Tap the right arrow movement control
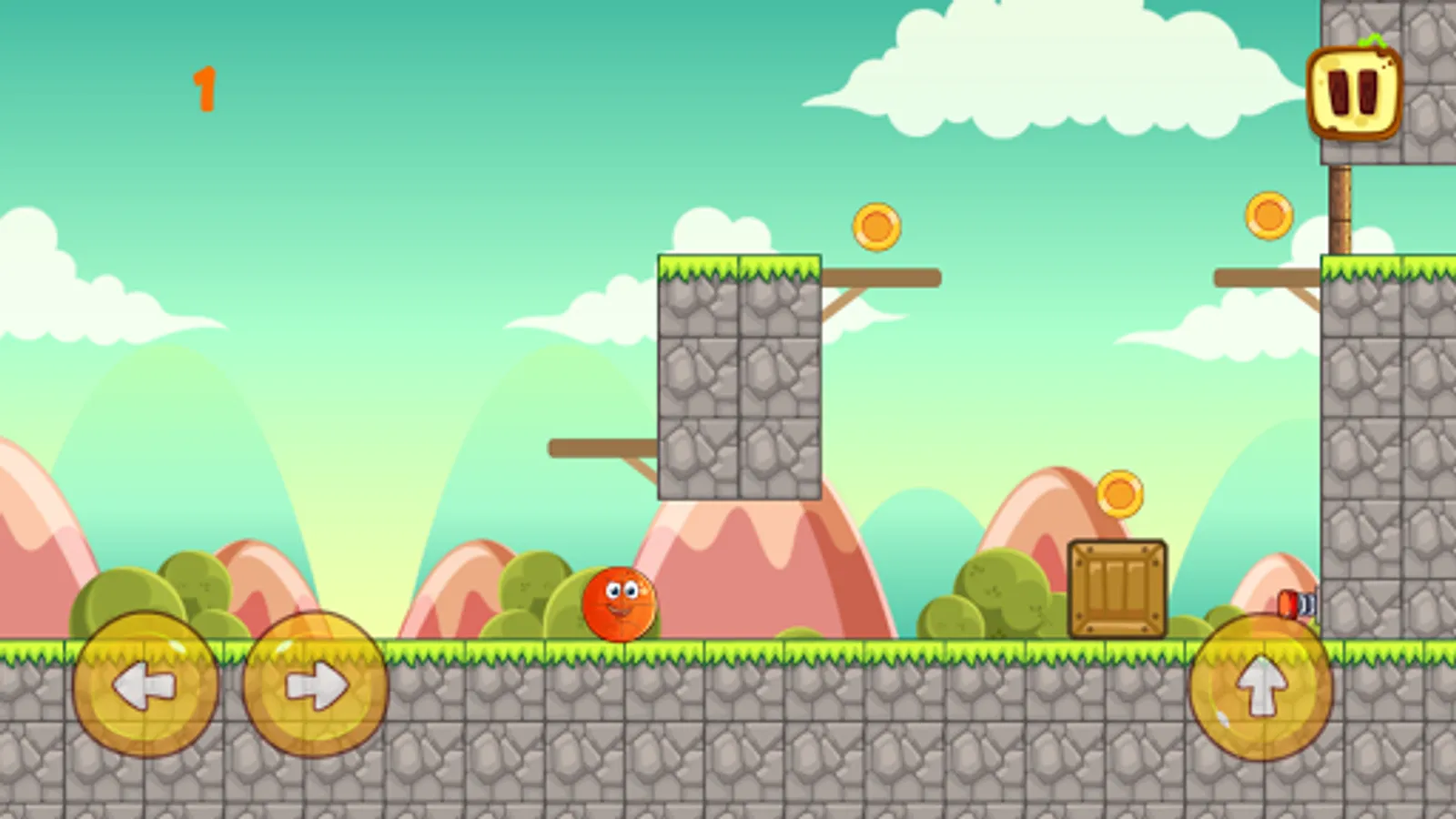The image size is (1456, 819). click(x=314, y=687)
